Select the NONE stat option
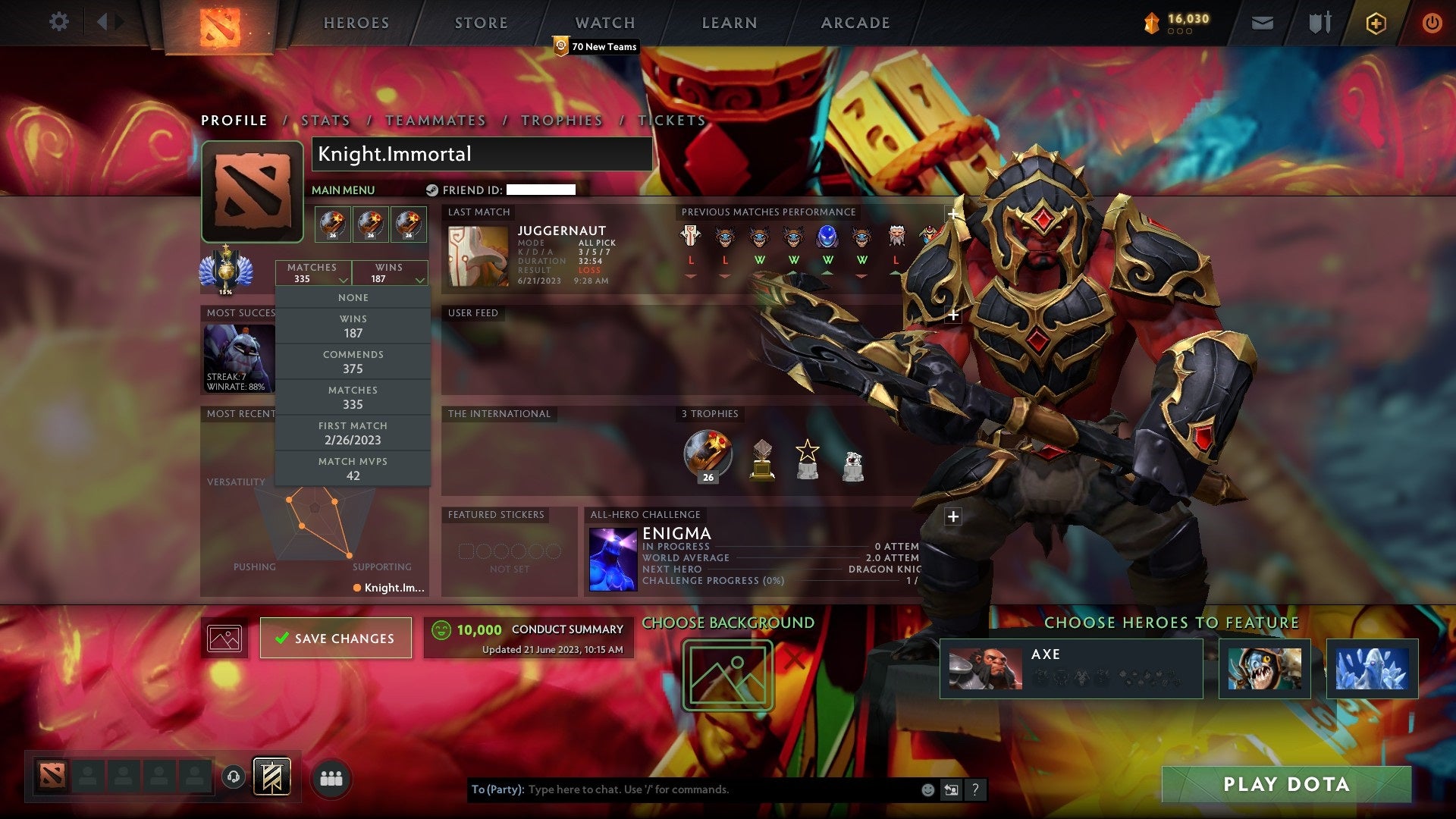This screenshot has width=1456, height=819. (353, 297)
